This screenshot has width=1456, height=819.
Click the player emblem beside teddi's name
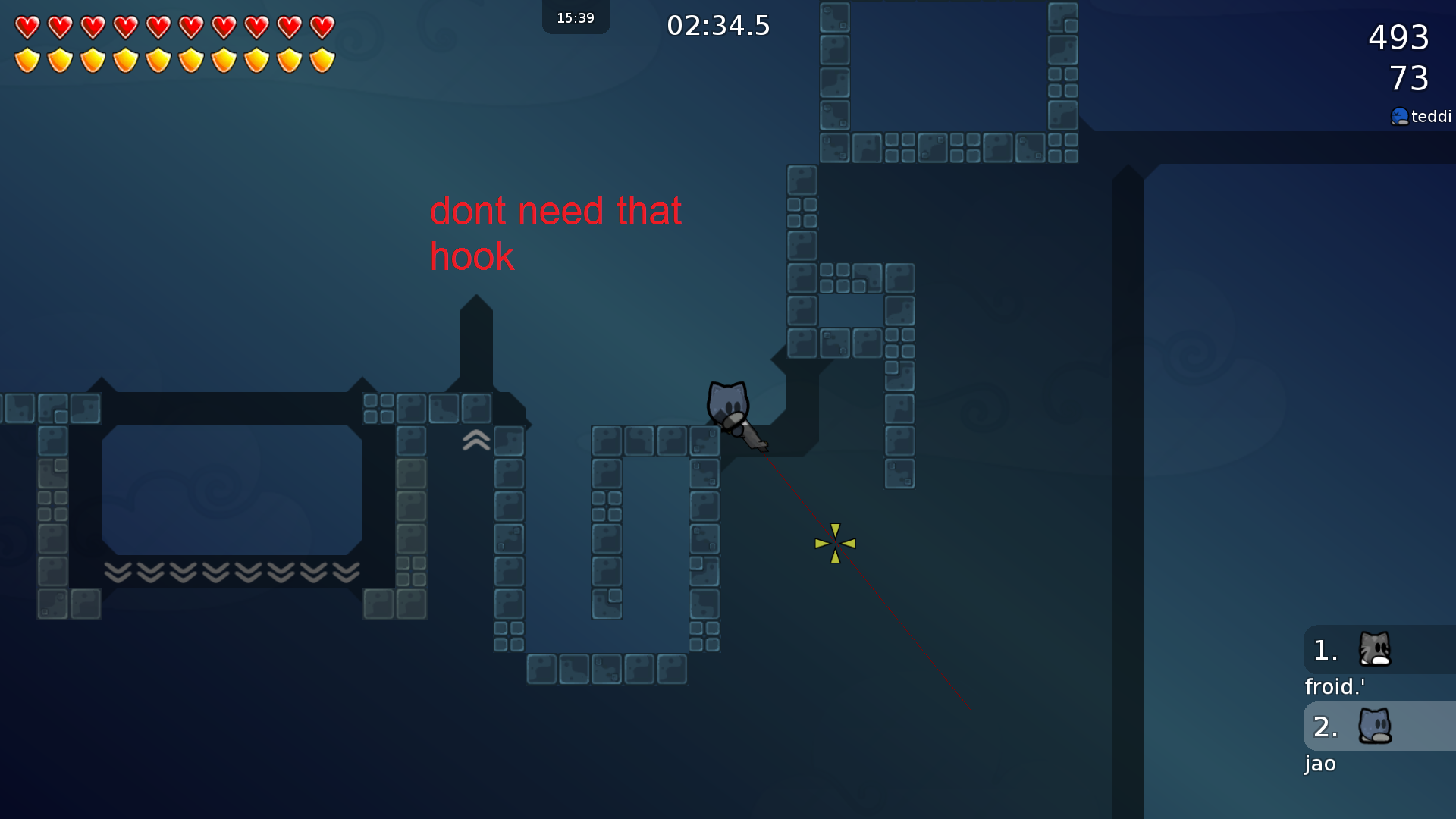point(1400,116)
